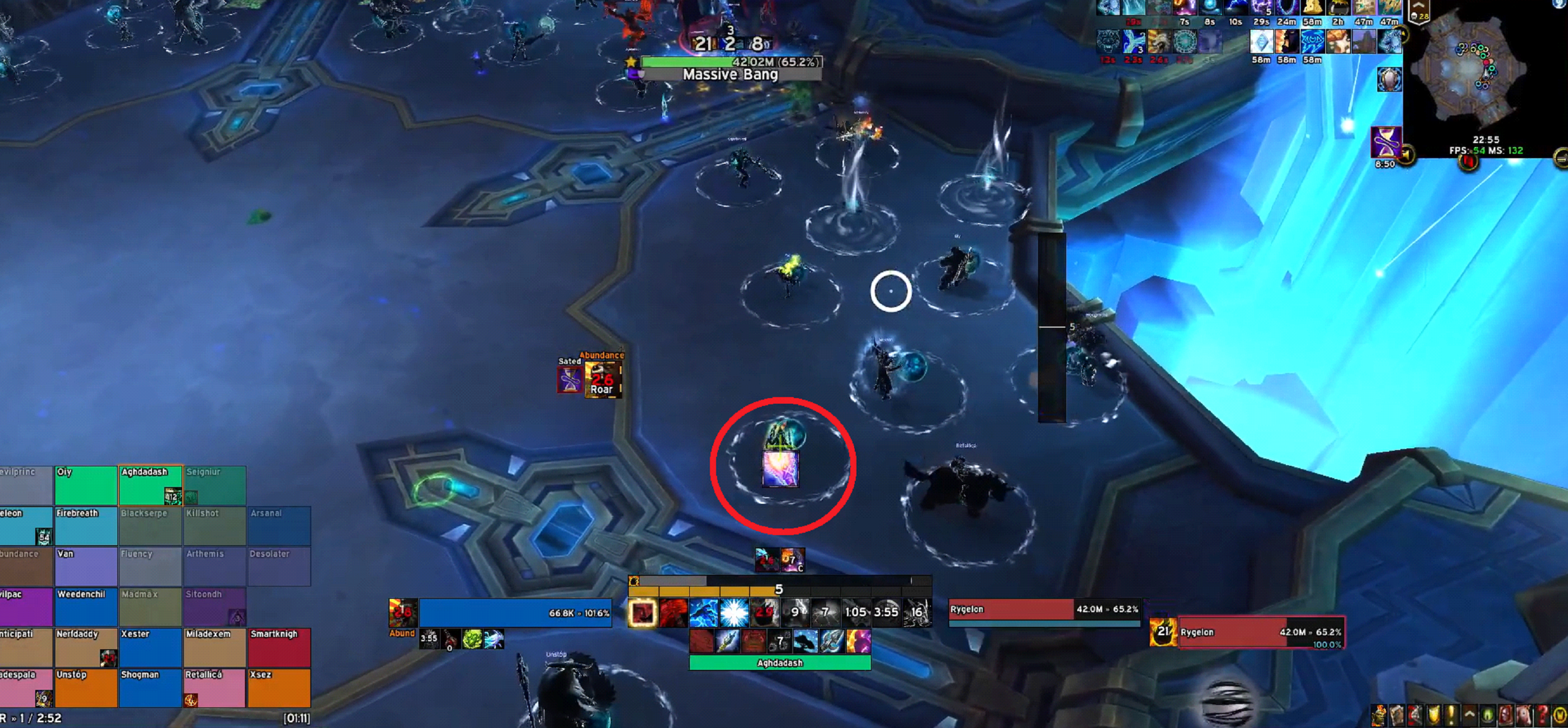Activate the orange and purple crescent ability
Screen dimensions: 1568x728
click(858, 641)
